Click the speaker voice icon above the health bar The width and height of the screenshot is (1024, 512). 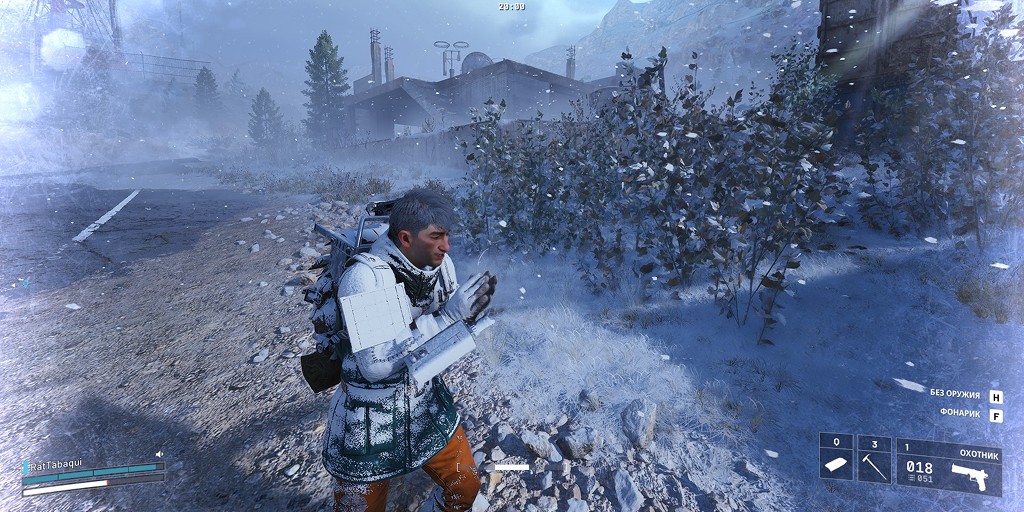[x=160, y=453]
